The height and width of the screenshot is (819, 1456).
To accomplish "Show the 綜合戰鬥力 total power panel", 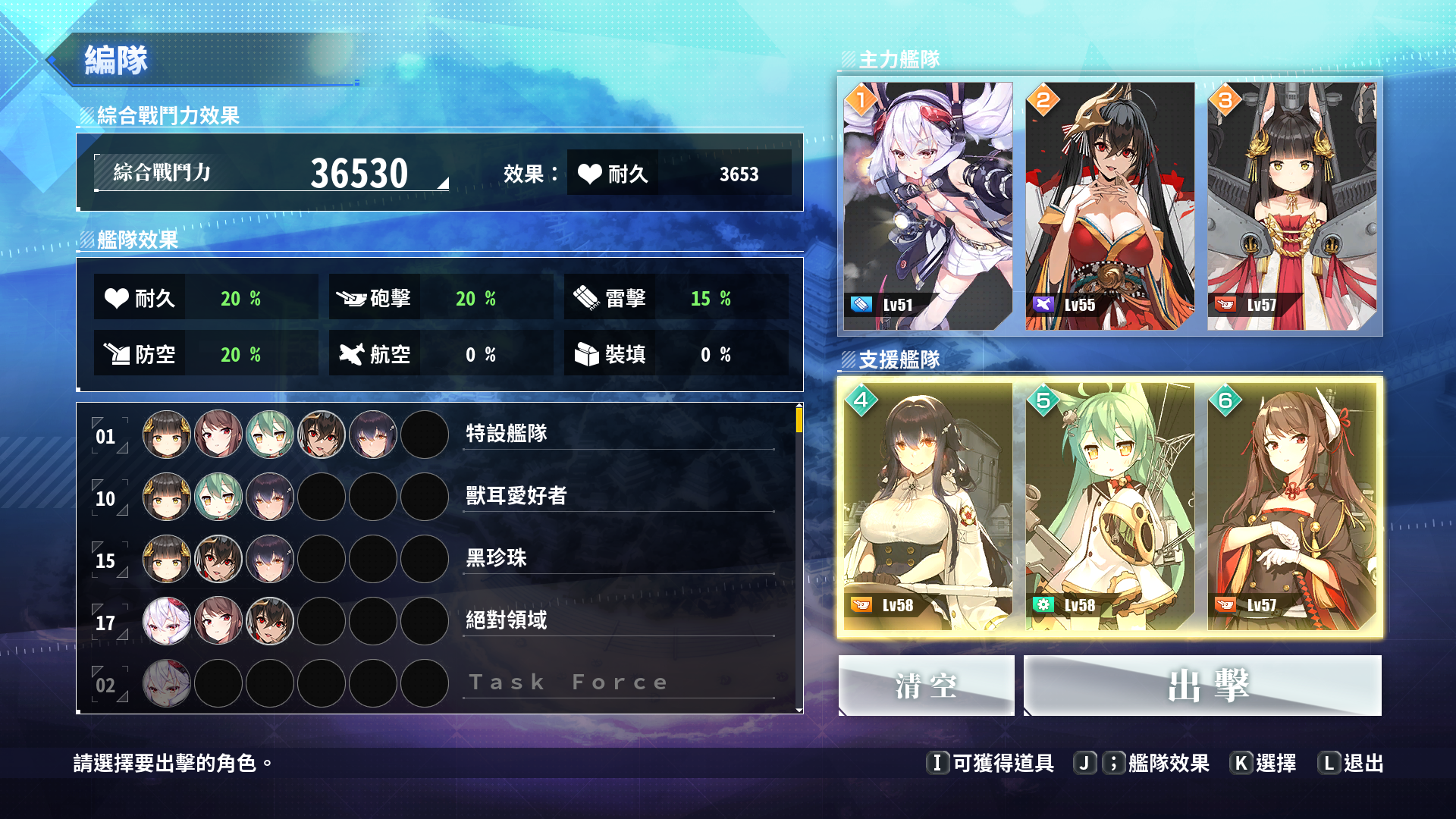I will point(271,173).
